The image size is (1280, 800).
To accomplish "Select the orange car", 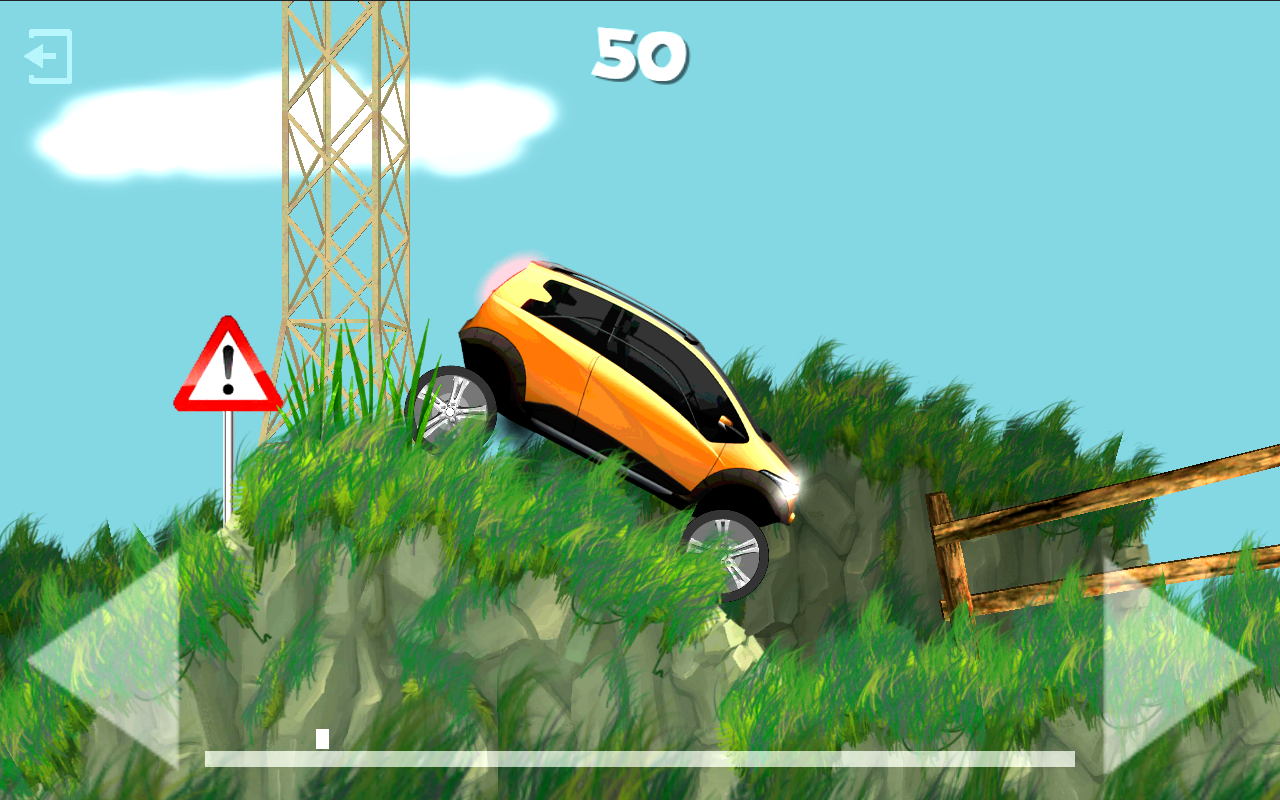I will (x=620, y=380).
